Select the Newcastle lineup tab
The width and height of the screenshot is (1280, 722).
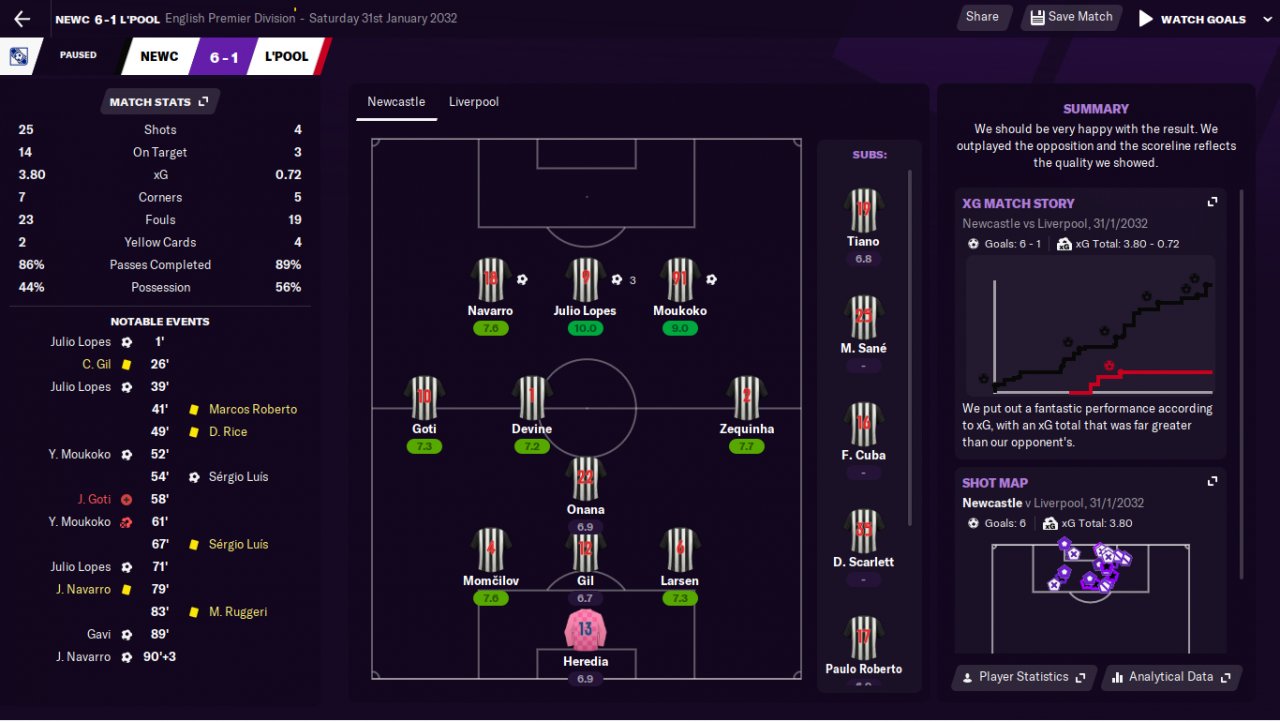pyautogui.click(x=396, y=102)
